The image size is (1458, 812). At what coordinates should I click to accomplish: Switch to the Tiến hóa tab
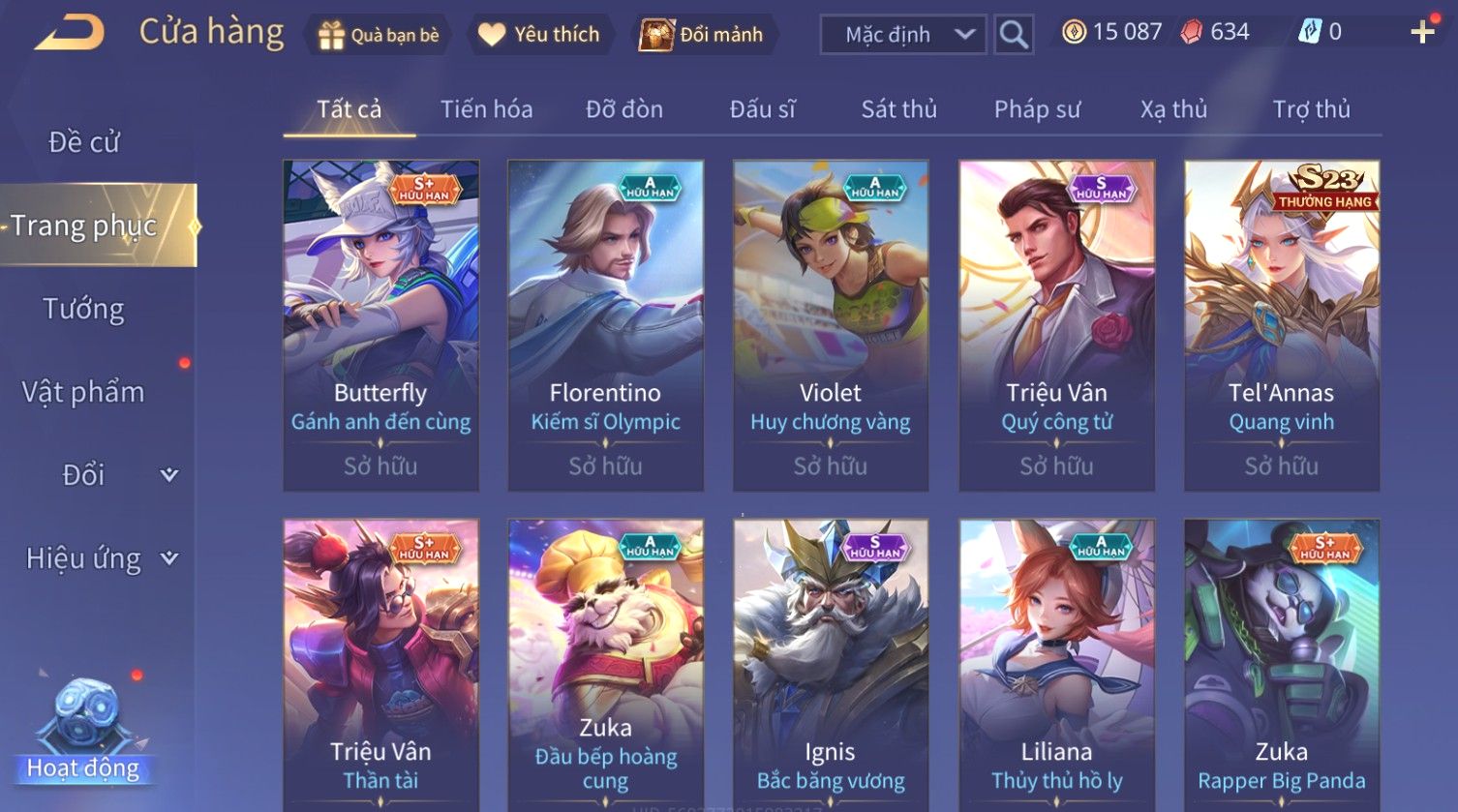tap(486, 109)
